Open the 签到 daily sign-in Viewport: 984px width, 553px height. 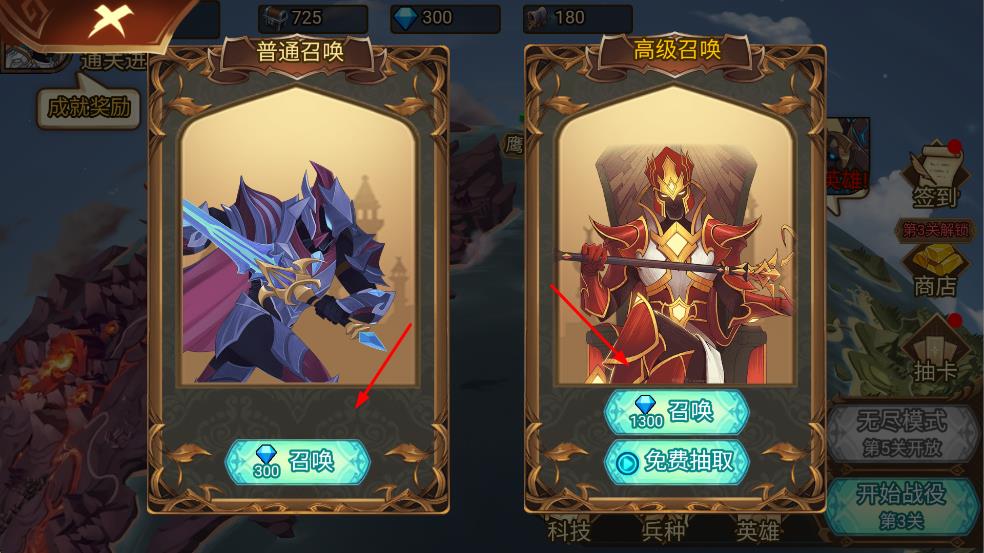pos(936,178)
